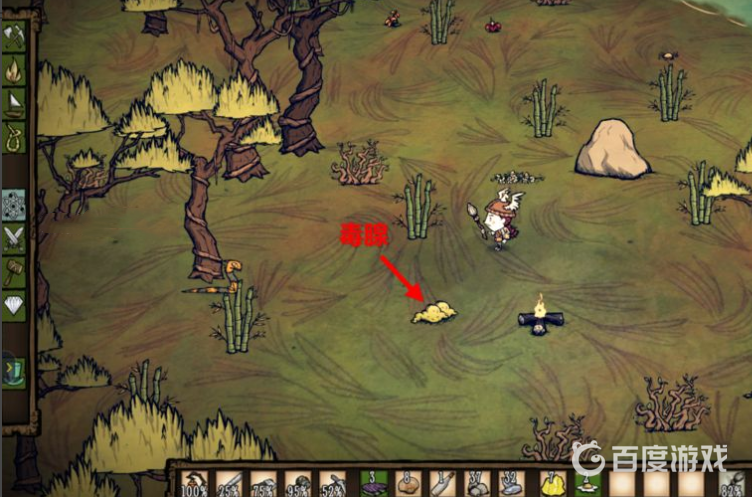Open the Fire crafting tab (flame icon)

coord(15,69)
